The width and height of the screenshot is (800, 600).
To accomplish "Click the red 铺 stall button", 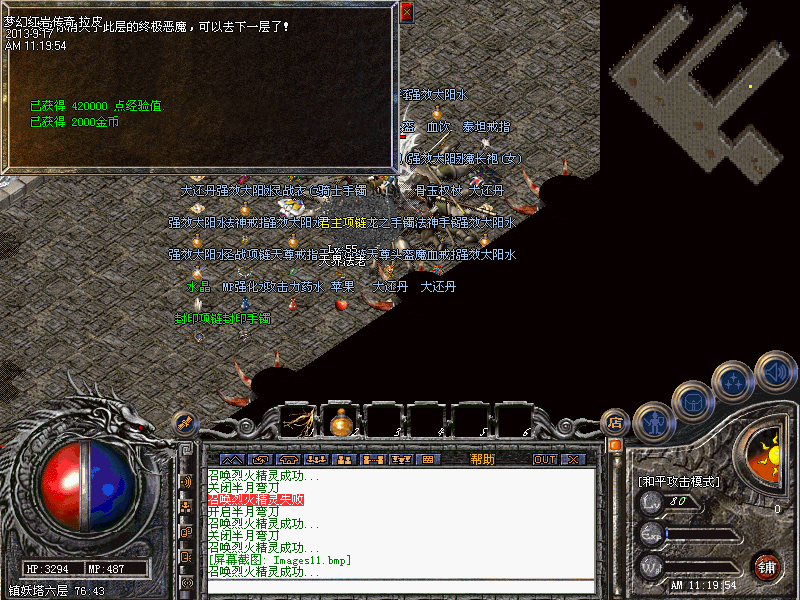I will (x=767, y=567).
